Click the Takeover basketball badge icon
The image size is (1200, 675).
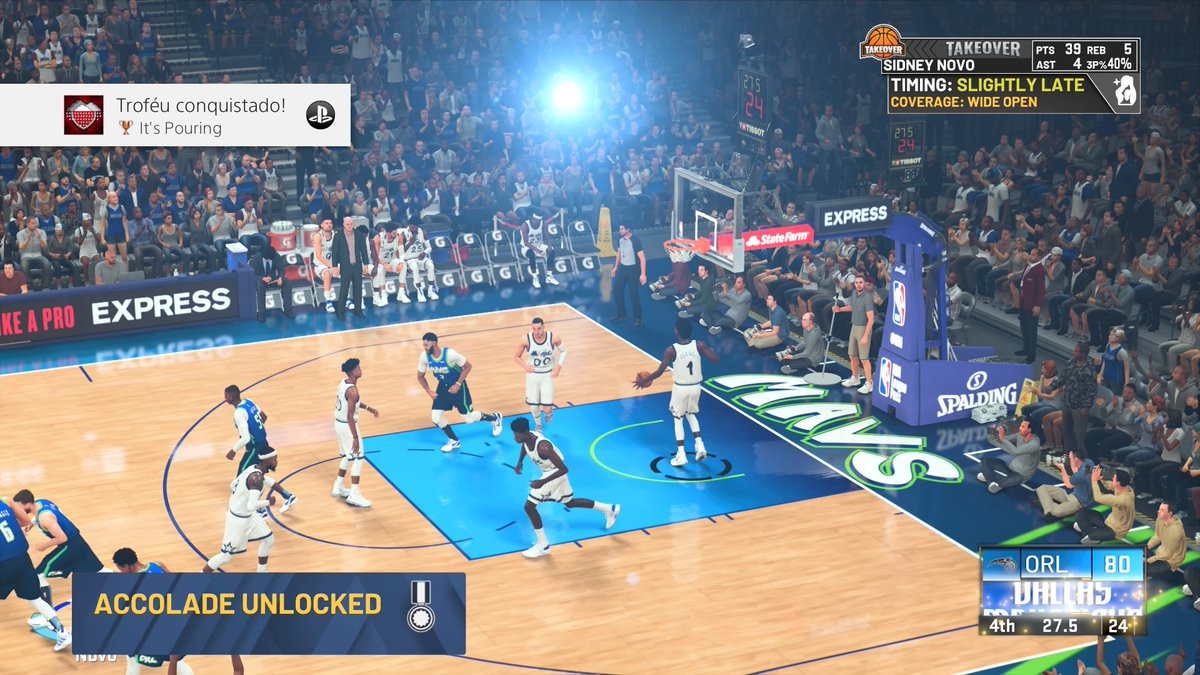(882, 44)
